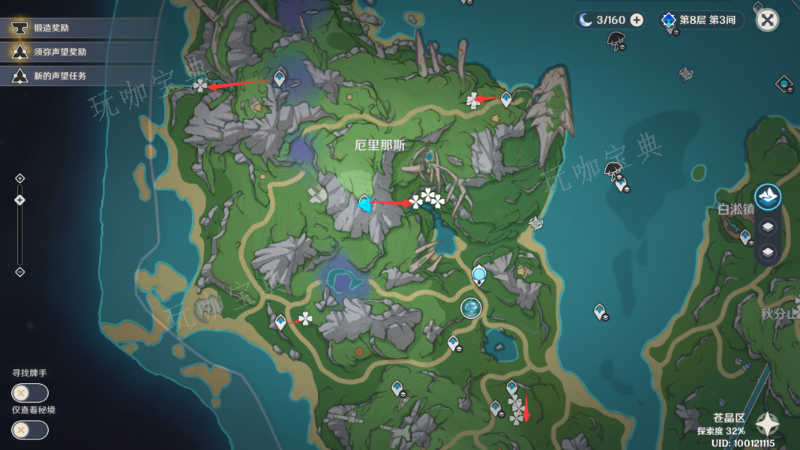The height and width of the screenshot is (450, 800).
Task: Add resin with the plus button
Action: click(637, 20)
